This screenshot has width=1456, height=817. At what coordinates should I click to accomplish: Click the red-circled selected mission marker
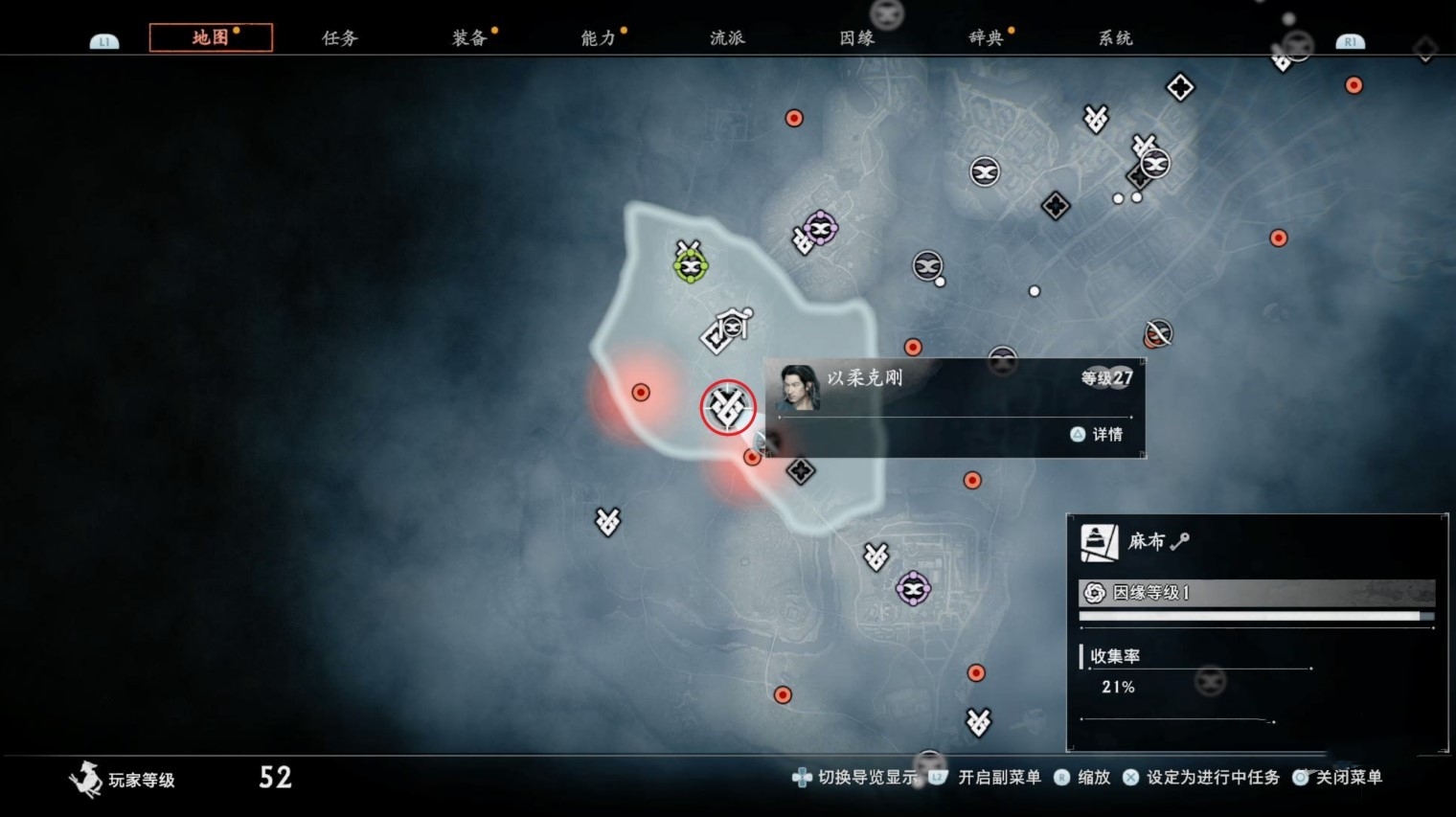click(x=727, y=407)
